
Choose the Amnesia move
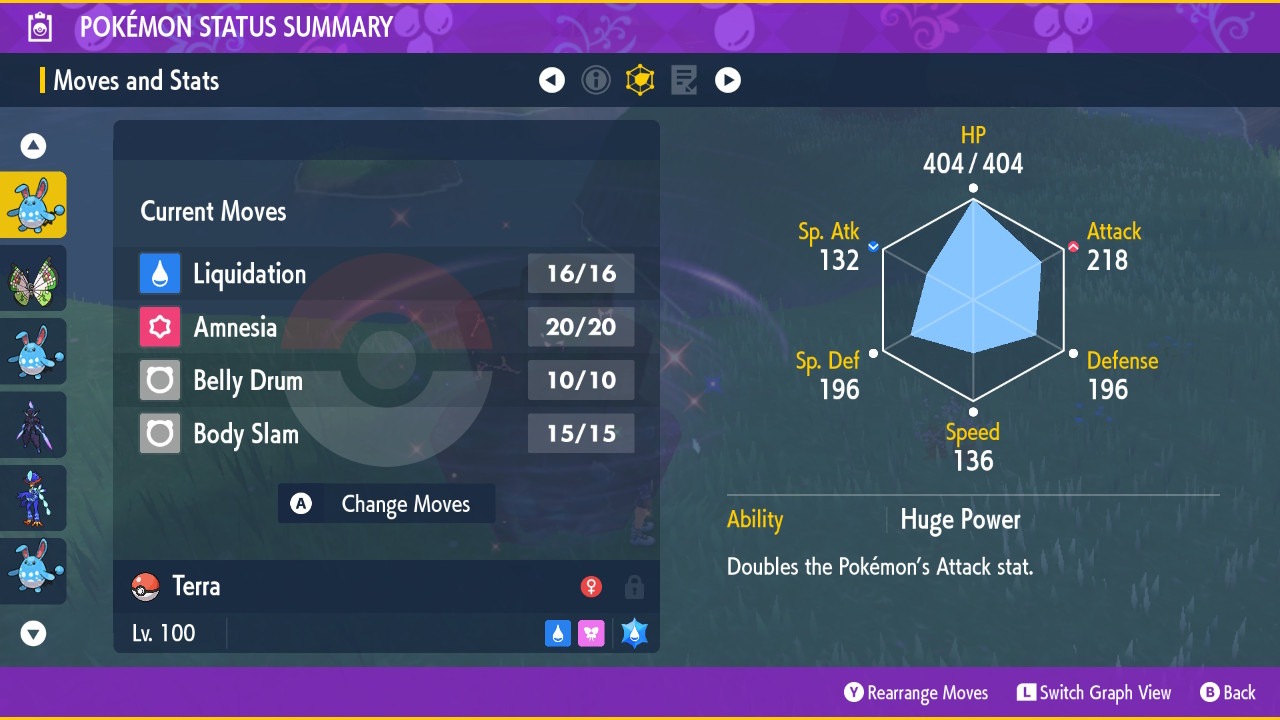pyautogui.click(x=386, y=327)
